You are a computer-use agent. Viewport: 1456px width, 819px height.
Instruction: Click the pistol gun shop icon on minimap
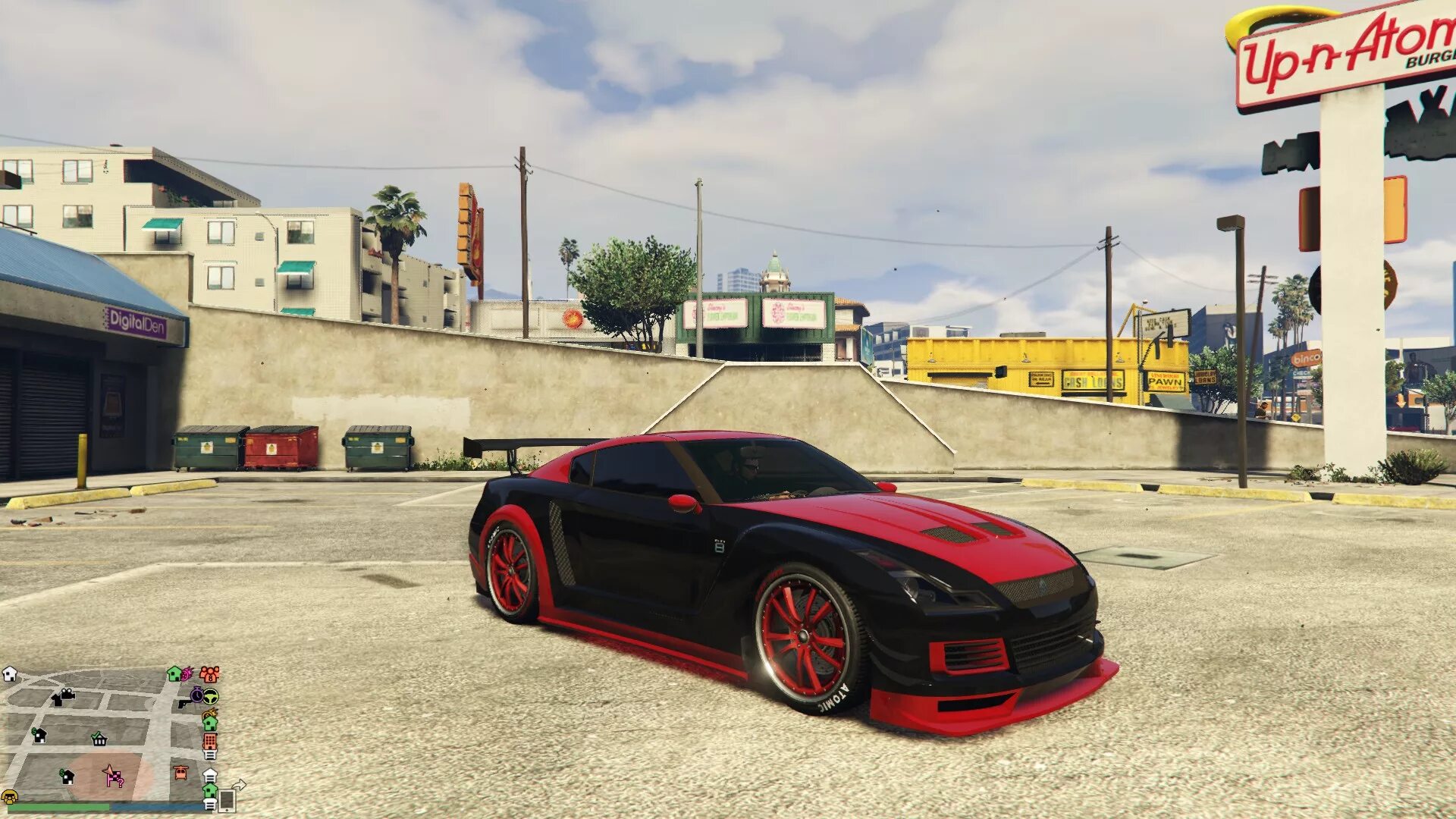(185, 704)
